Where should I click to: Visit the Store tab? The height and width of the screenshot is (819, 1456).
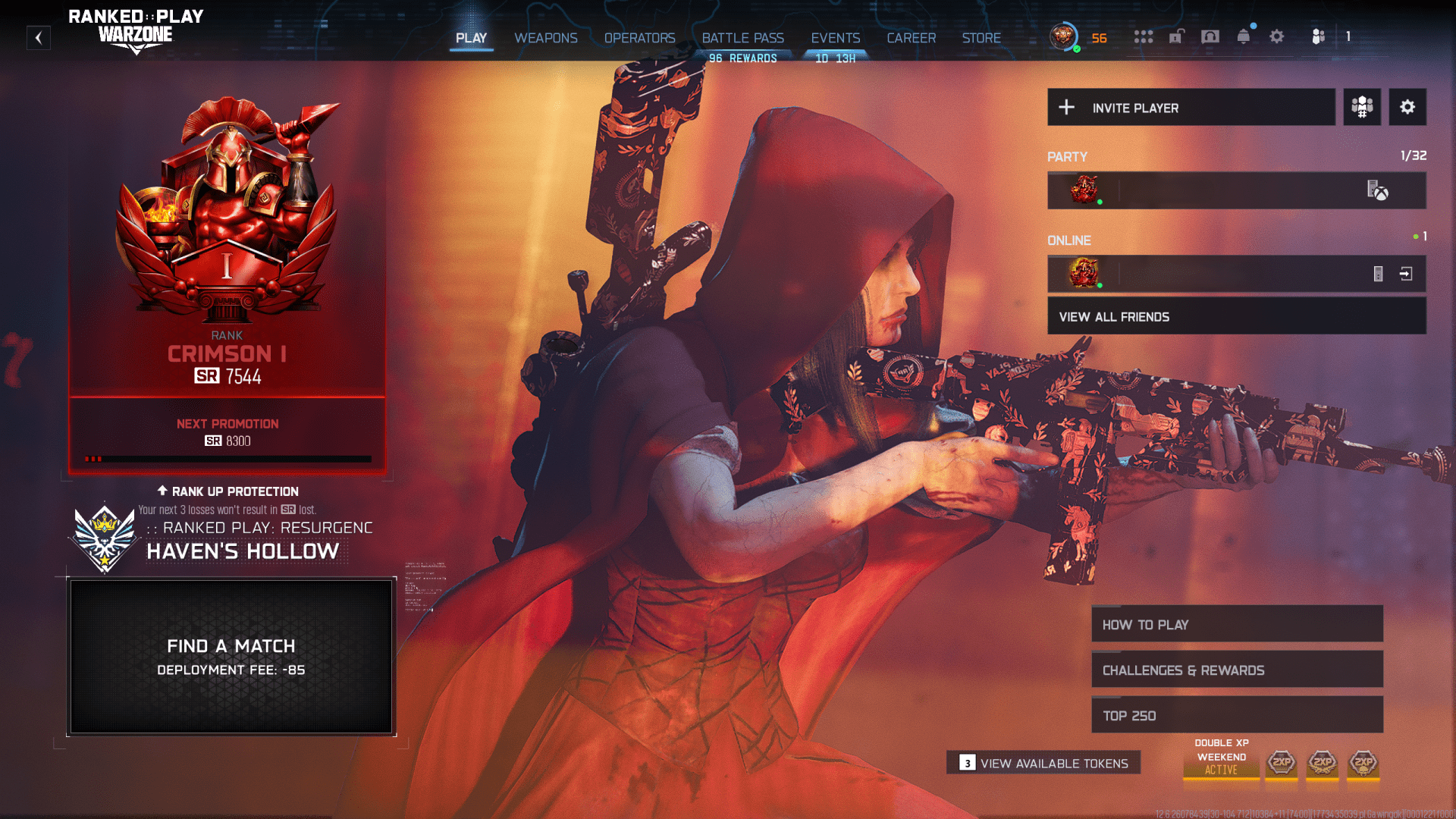point(981,38)
